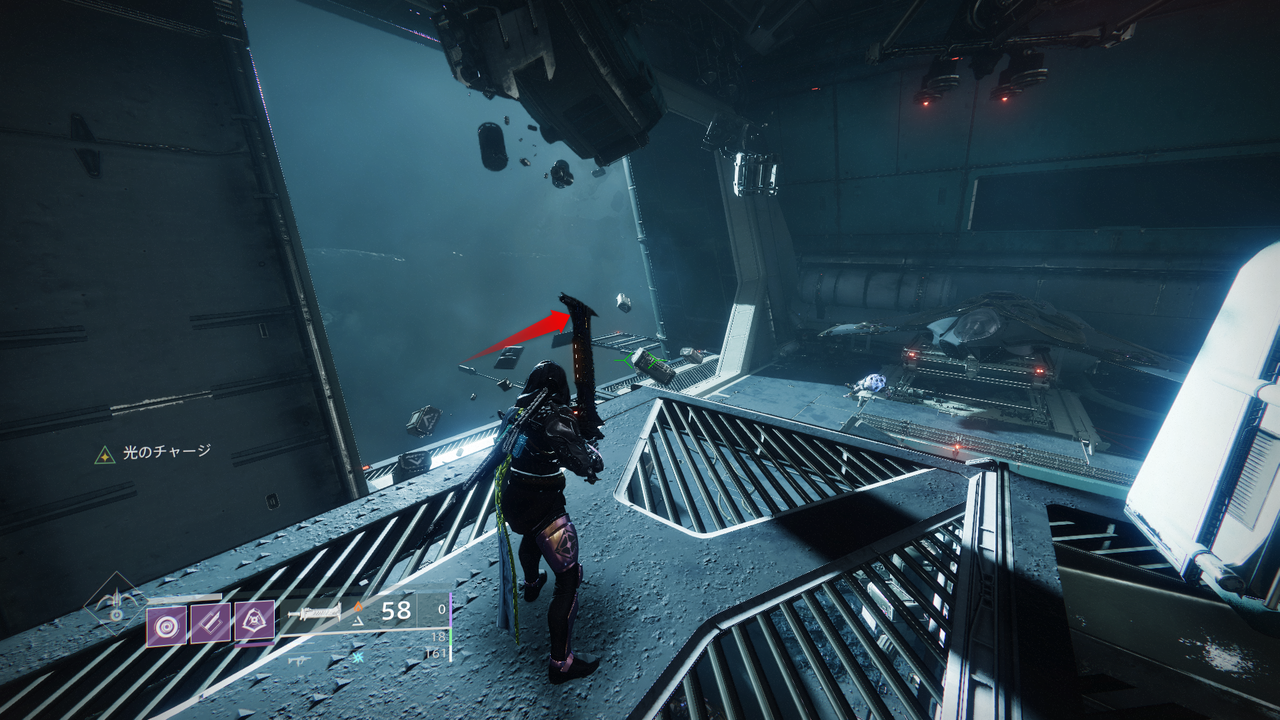Switch to the secondary weapon silhouette icon
The image size is (1280, 720).
click(300, 660)
